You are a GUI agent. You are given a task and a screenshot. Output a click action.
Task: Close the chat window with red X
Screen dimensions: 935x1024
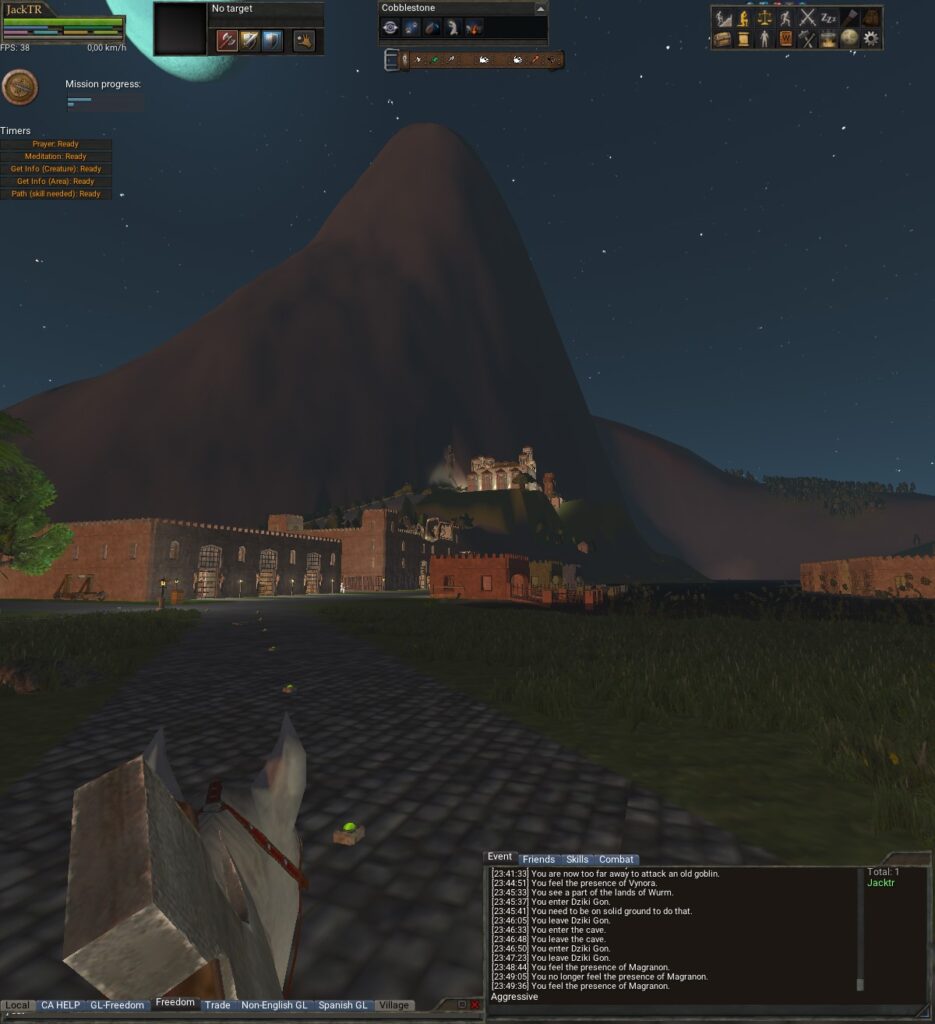475,1004
